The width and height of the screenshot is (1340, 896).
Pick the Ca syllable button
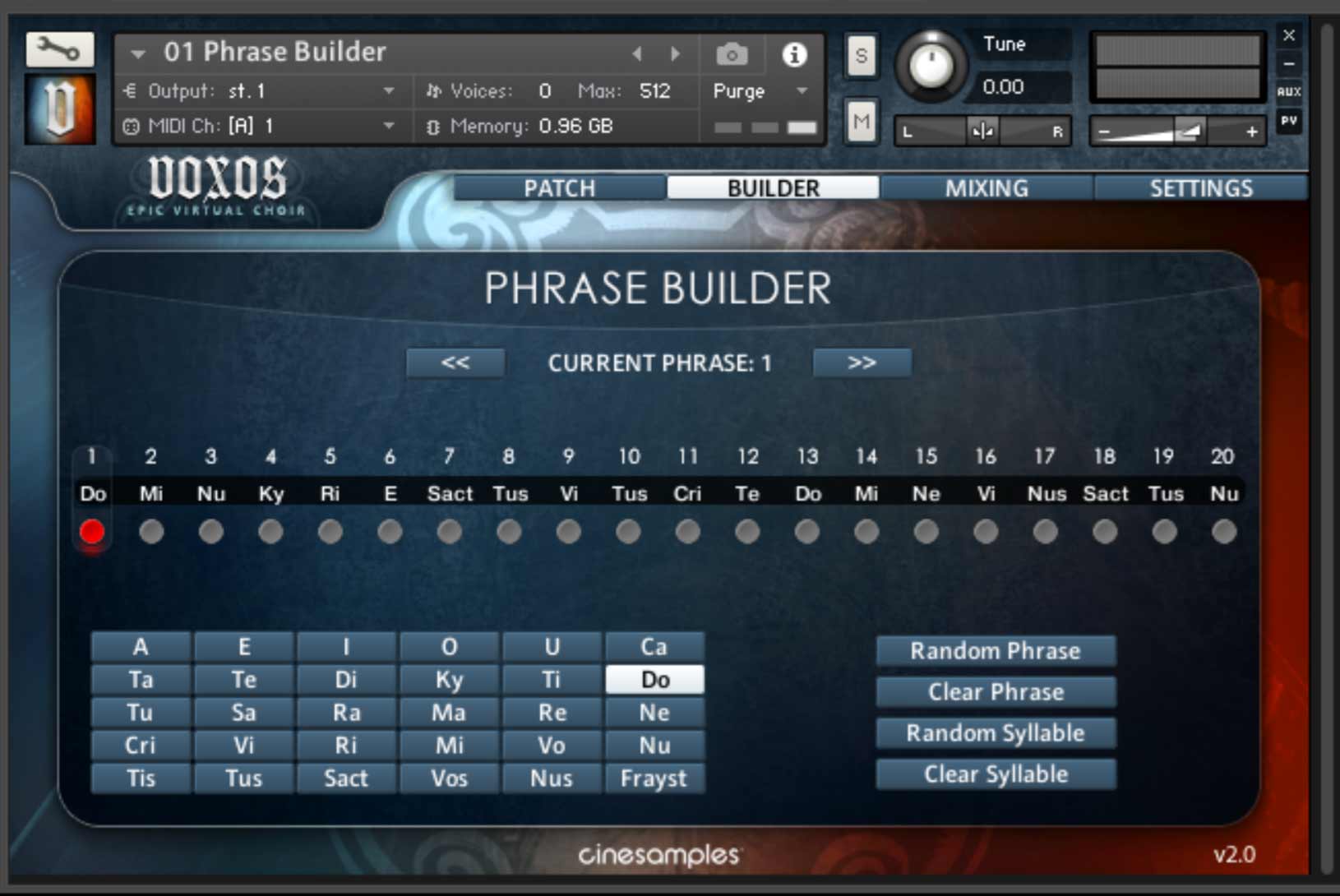(654, 647)
